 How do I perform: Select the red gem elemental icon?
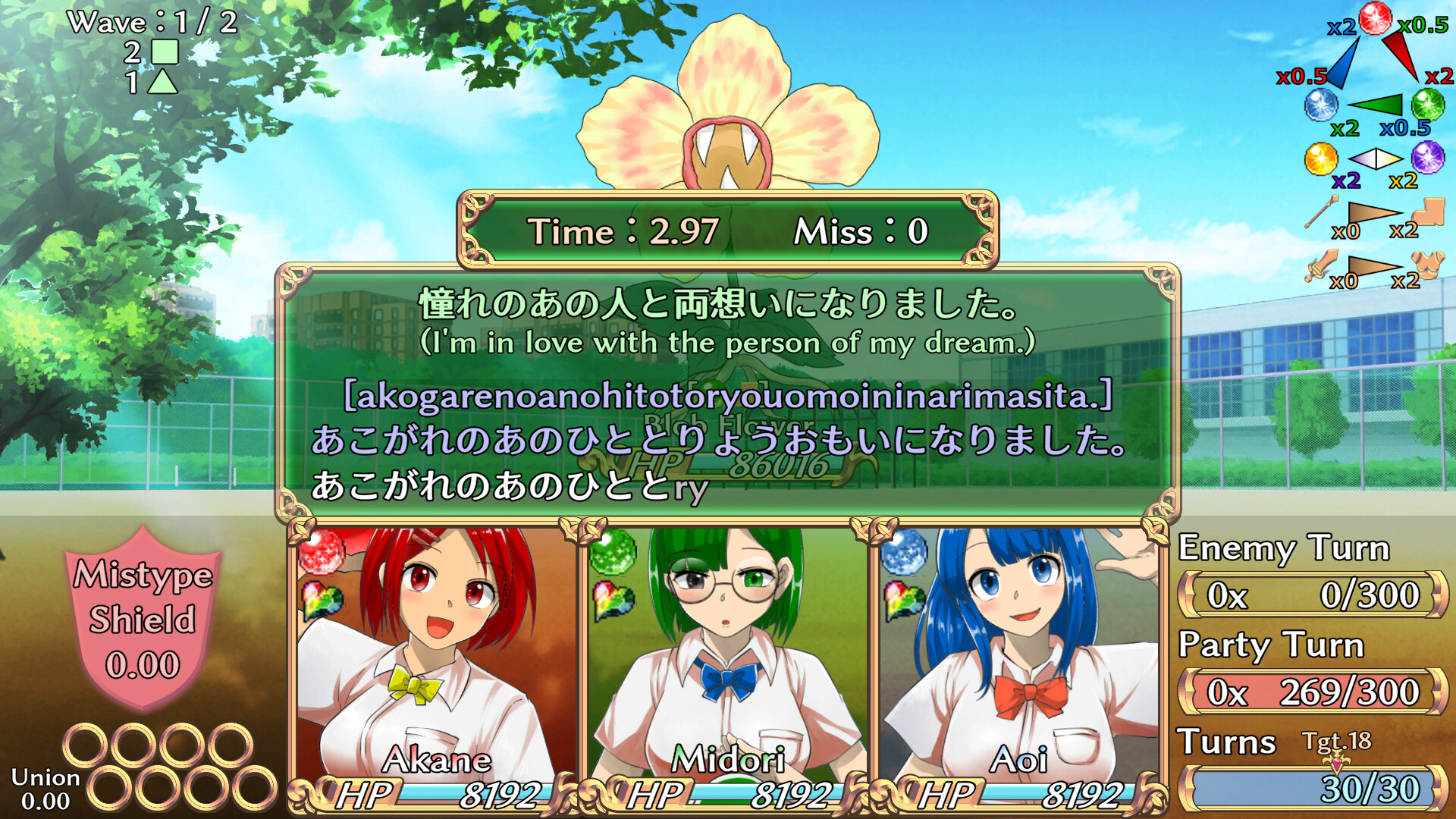coord(1375,19)
